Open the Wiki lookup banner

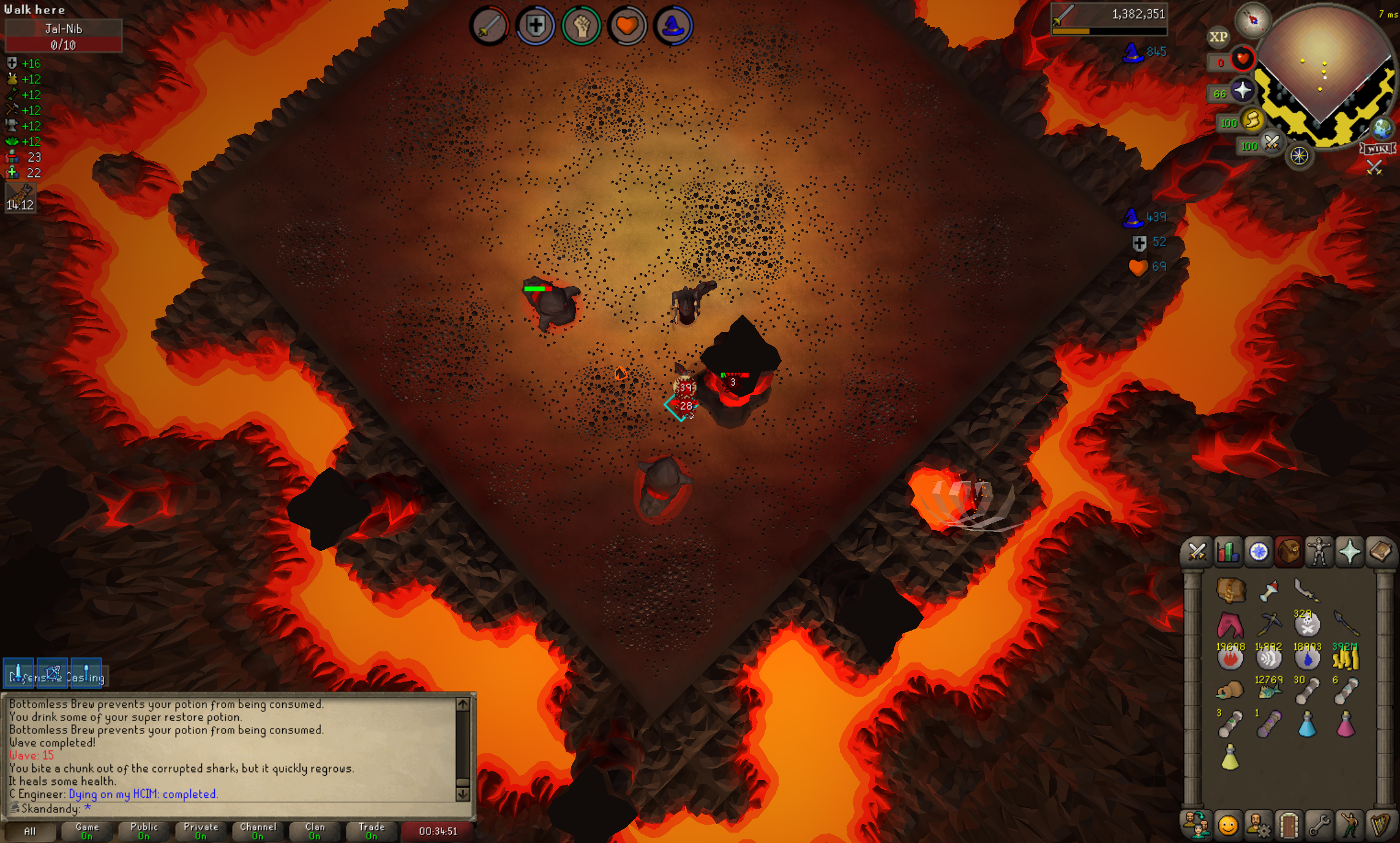pyautogui.click(x=1378, y=149)
